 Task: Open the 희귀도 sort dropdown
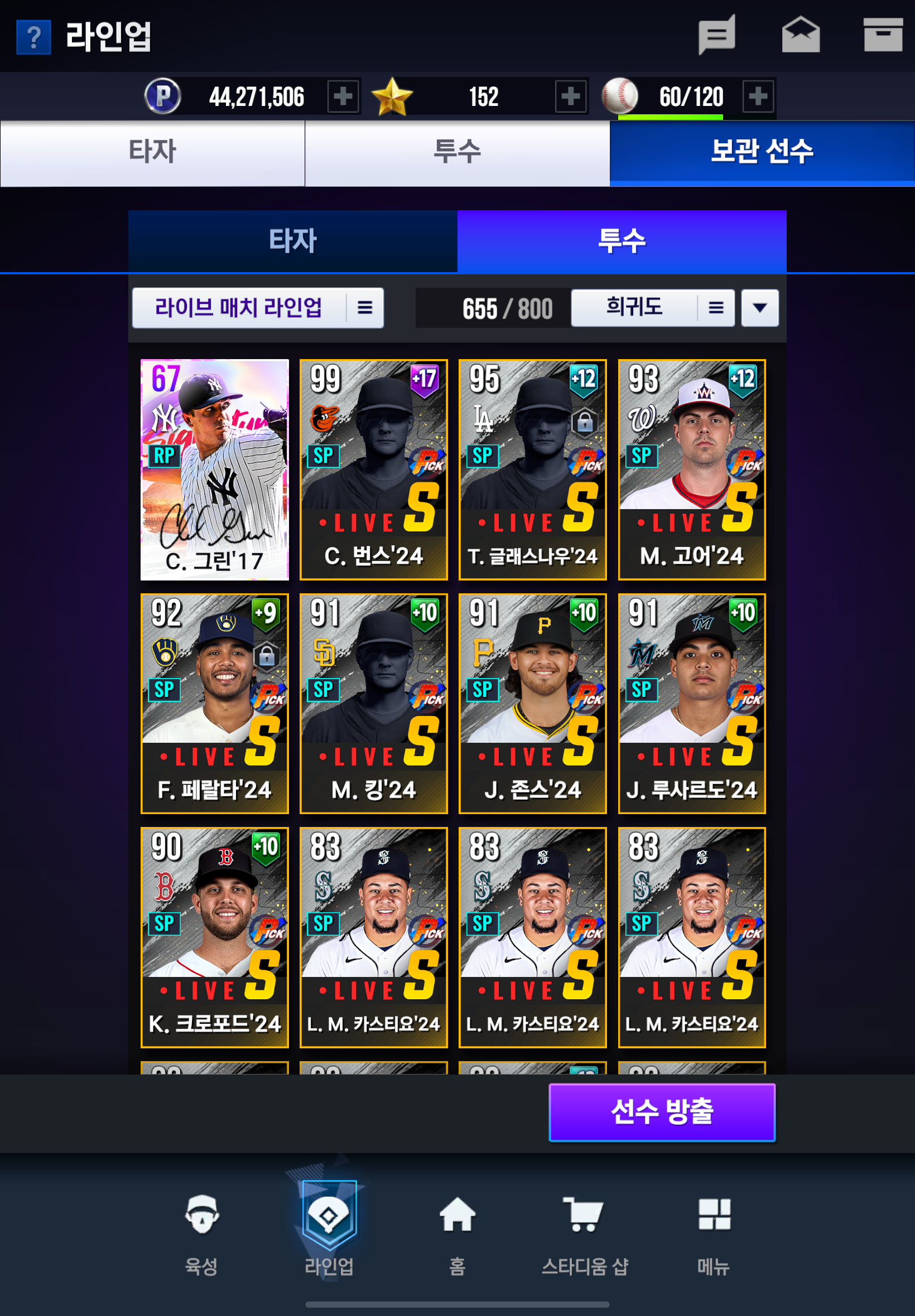pyautogui.click(x=652, y=308)
